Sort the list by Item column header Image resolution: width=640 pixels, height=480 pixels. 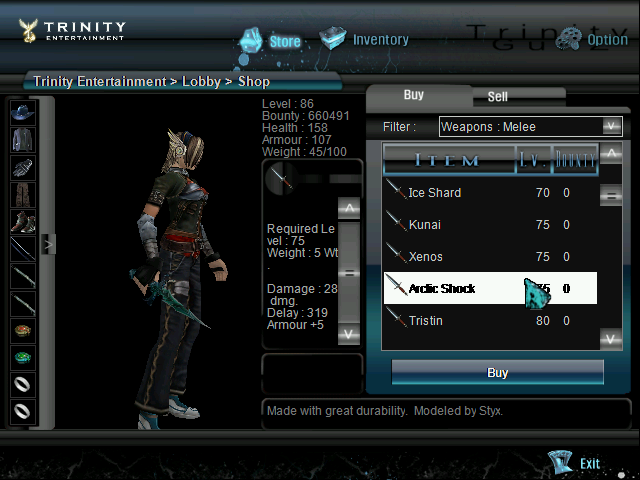pyautogui.click(x=447, y=160)
